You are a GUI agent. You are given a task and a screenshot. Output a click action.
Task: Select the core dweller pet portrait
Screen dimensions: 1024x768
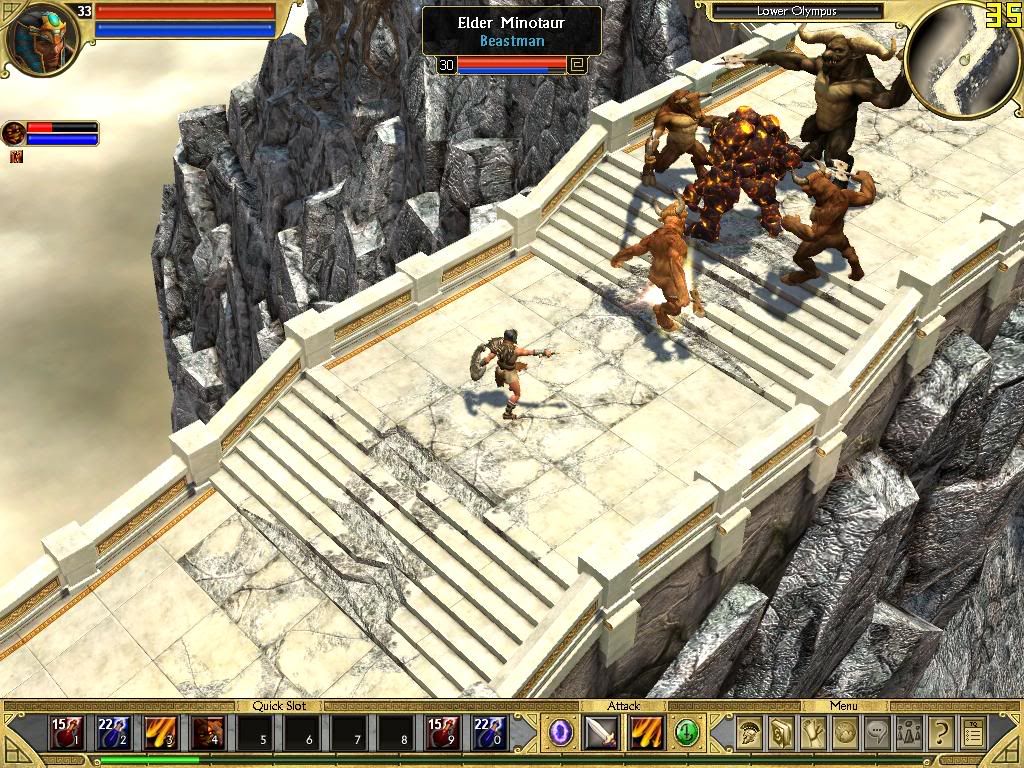pos(14,133)
